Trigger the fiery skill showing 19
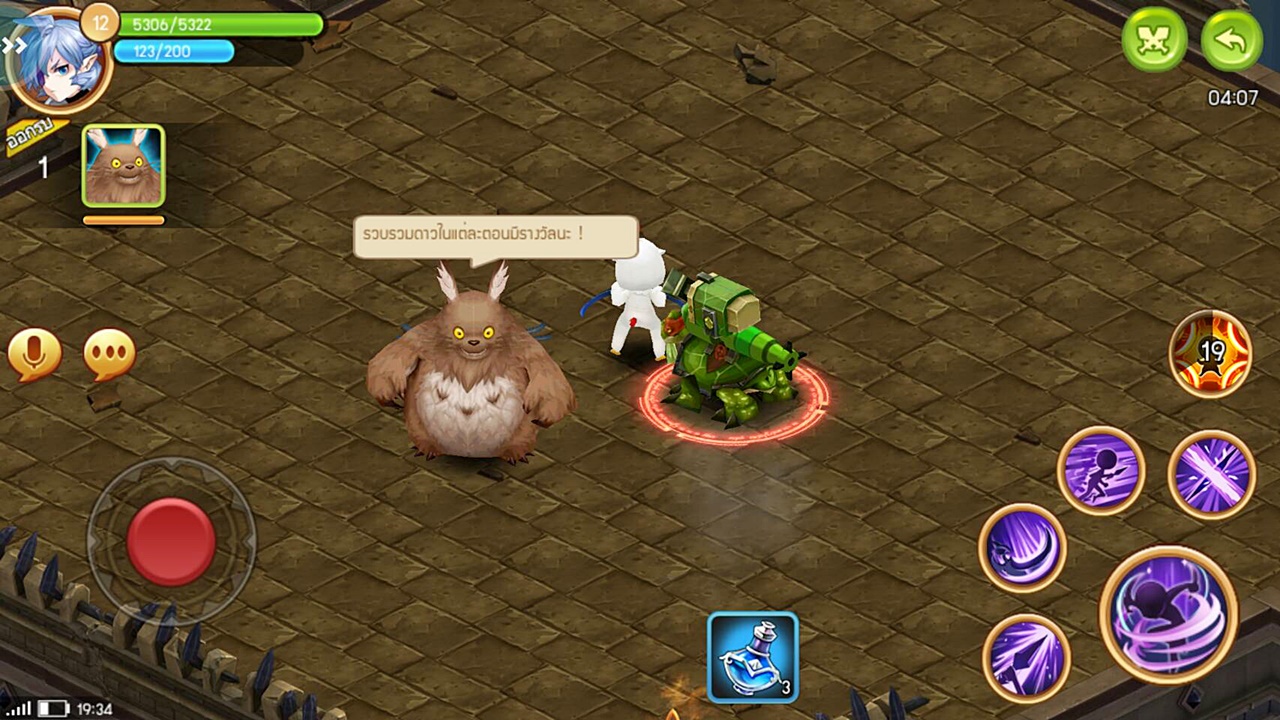Screen dimensions: 1280x720 tap(1211, 354)
